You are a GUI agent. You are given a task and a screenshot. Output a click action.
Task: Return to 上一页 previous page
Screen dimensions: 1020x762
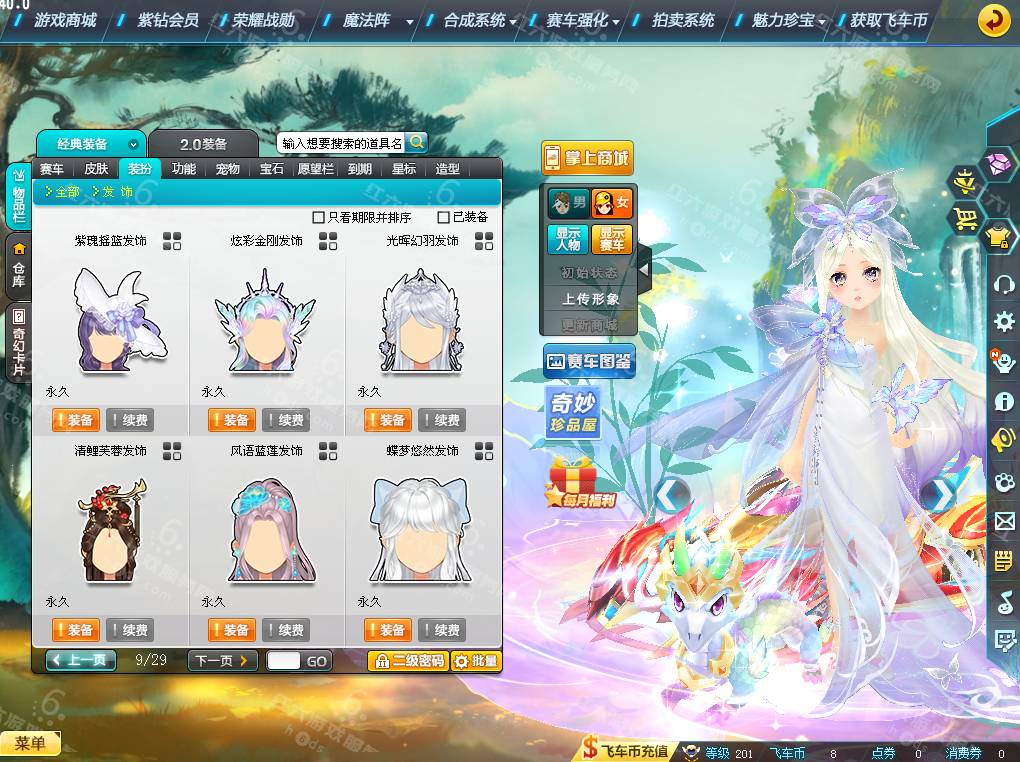click(81, 661)
